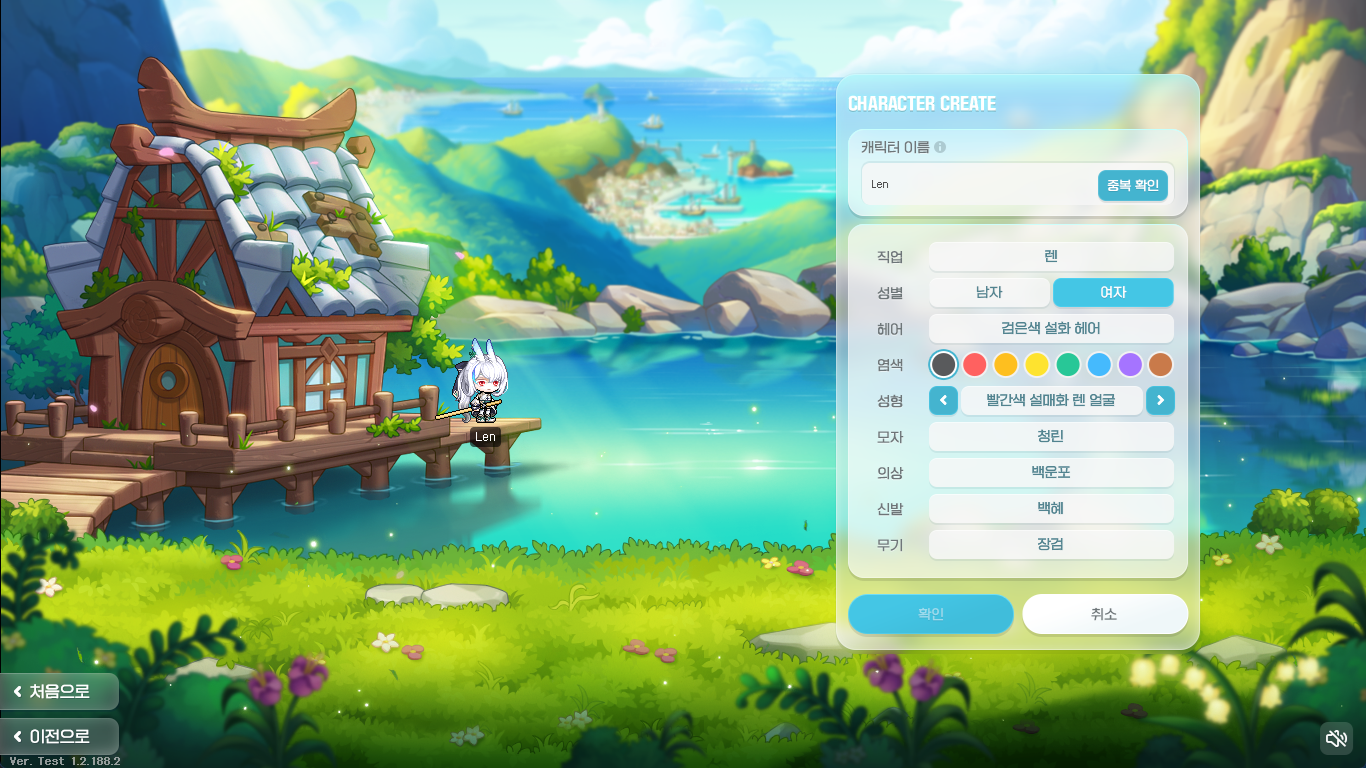1366x768 pixels.
Task: Select the 여자 gender option
Action: pyautogui.click(x=1113, y=292)
